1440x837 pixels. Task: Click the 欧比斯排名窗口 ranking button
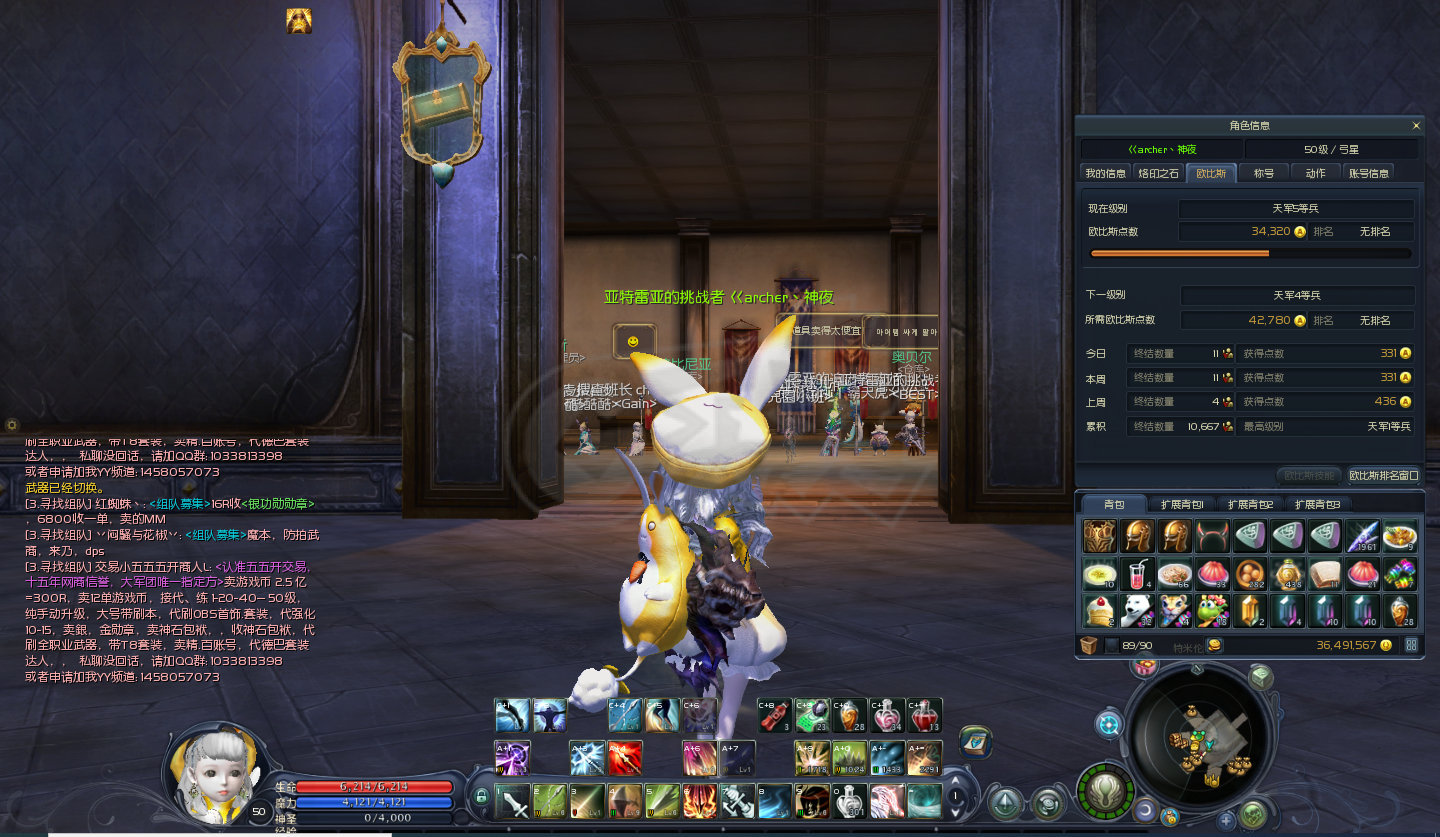pyautogui.click(x=1383, y=475)
